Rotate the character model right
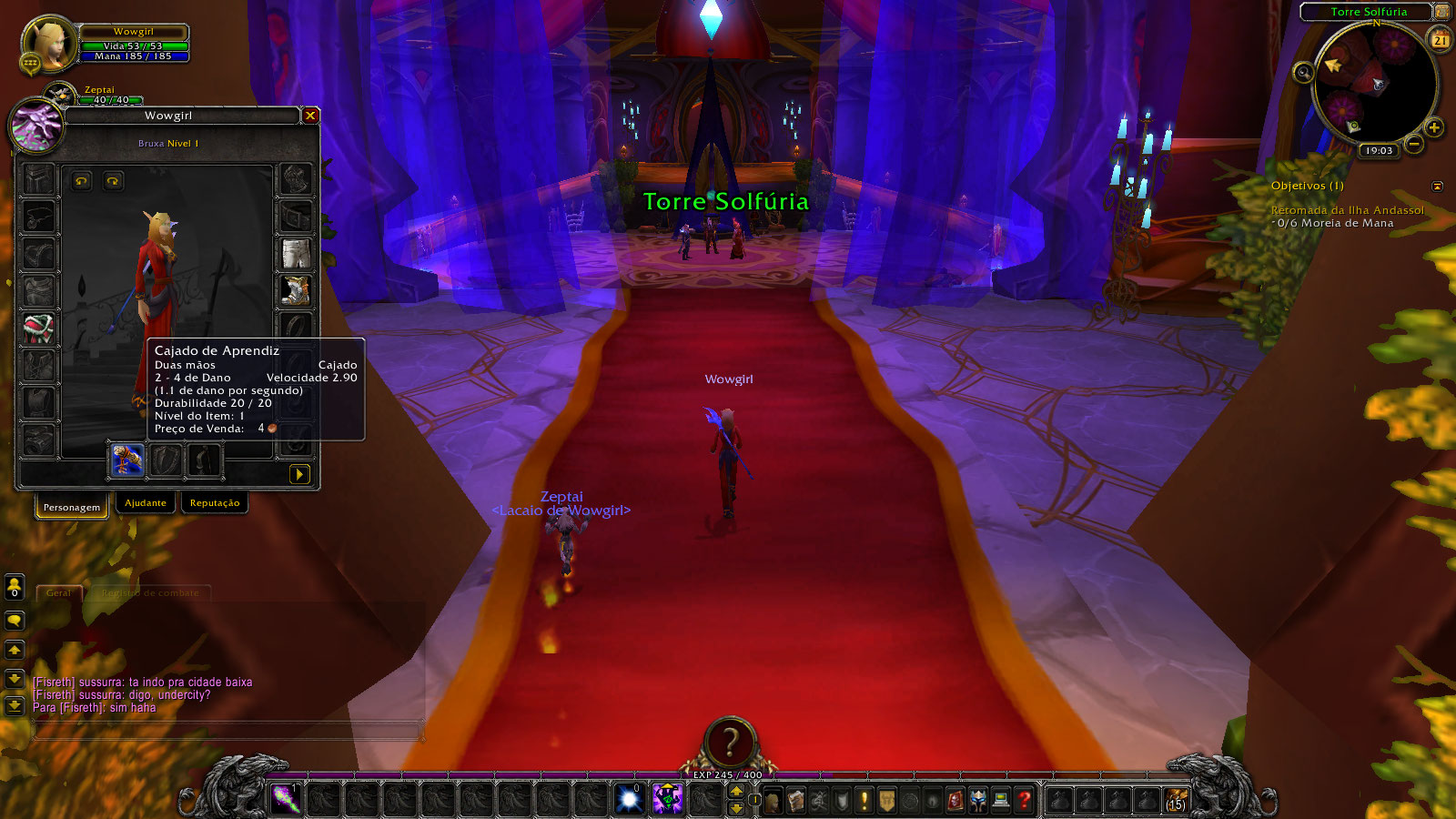1456x819 pixels. pyautogui.click(x=113, y=181)
